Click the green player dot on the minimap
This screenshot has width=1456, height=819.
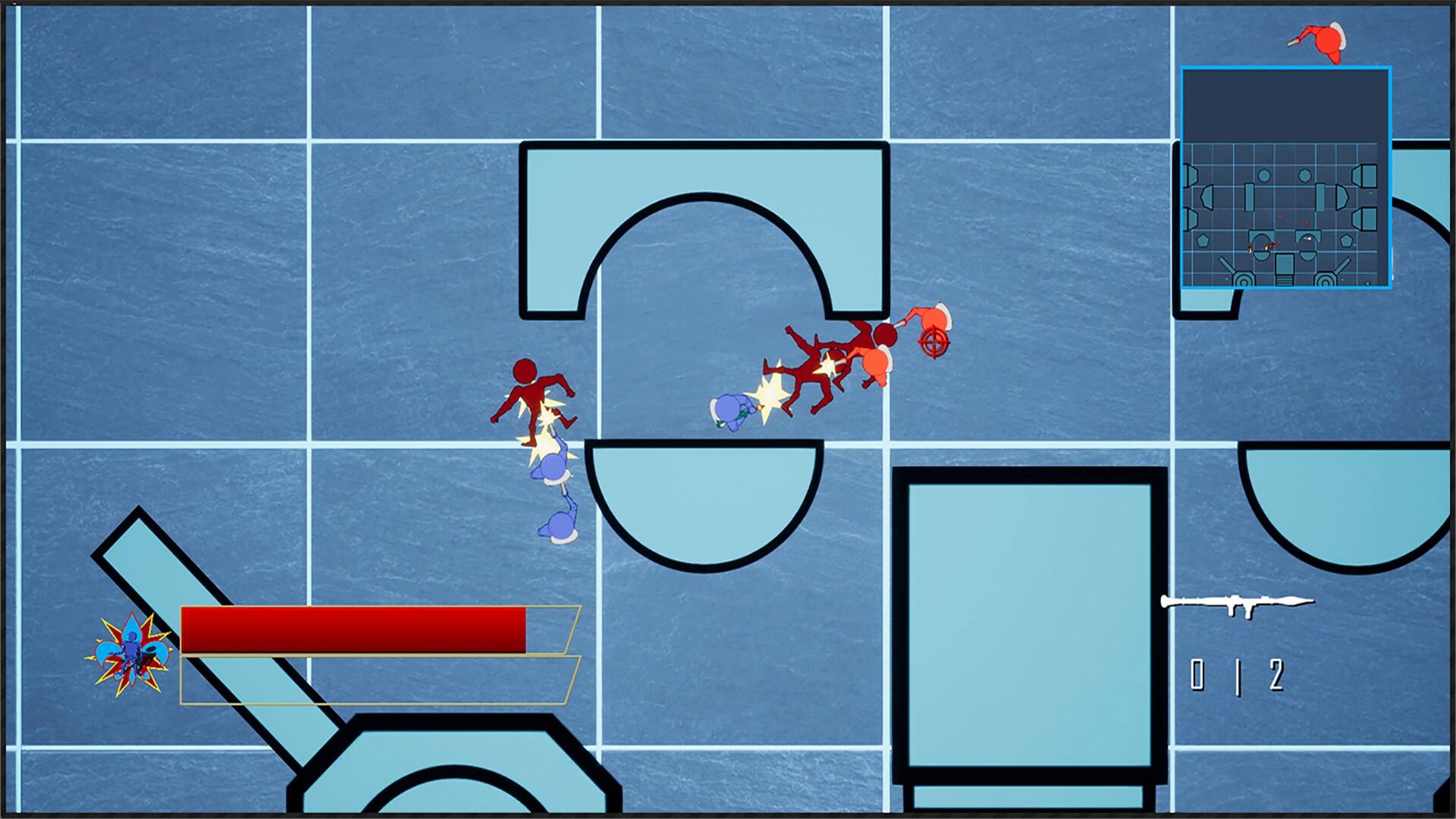coord(1371,193)
